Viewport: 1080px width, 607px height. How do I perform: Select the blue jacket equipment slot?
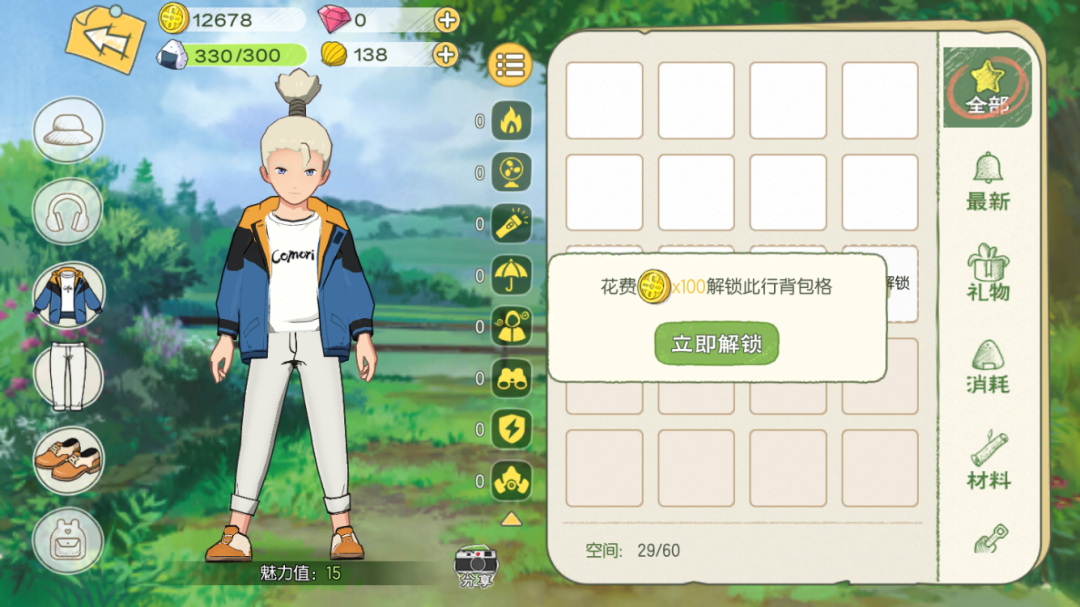tap(68, 296)
